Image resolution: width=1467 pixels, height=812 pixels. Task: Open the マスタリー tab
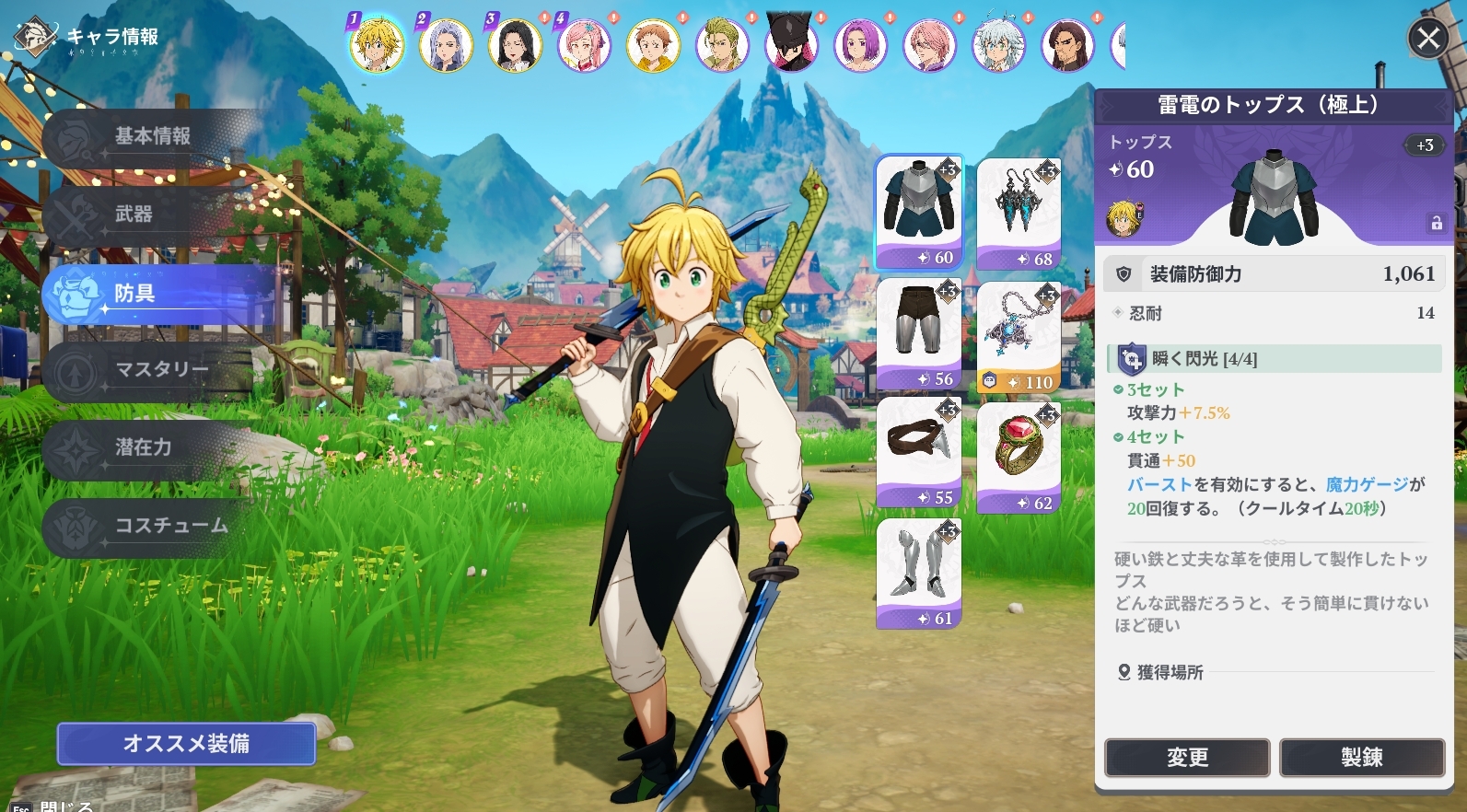161,370
